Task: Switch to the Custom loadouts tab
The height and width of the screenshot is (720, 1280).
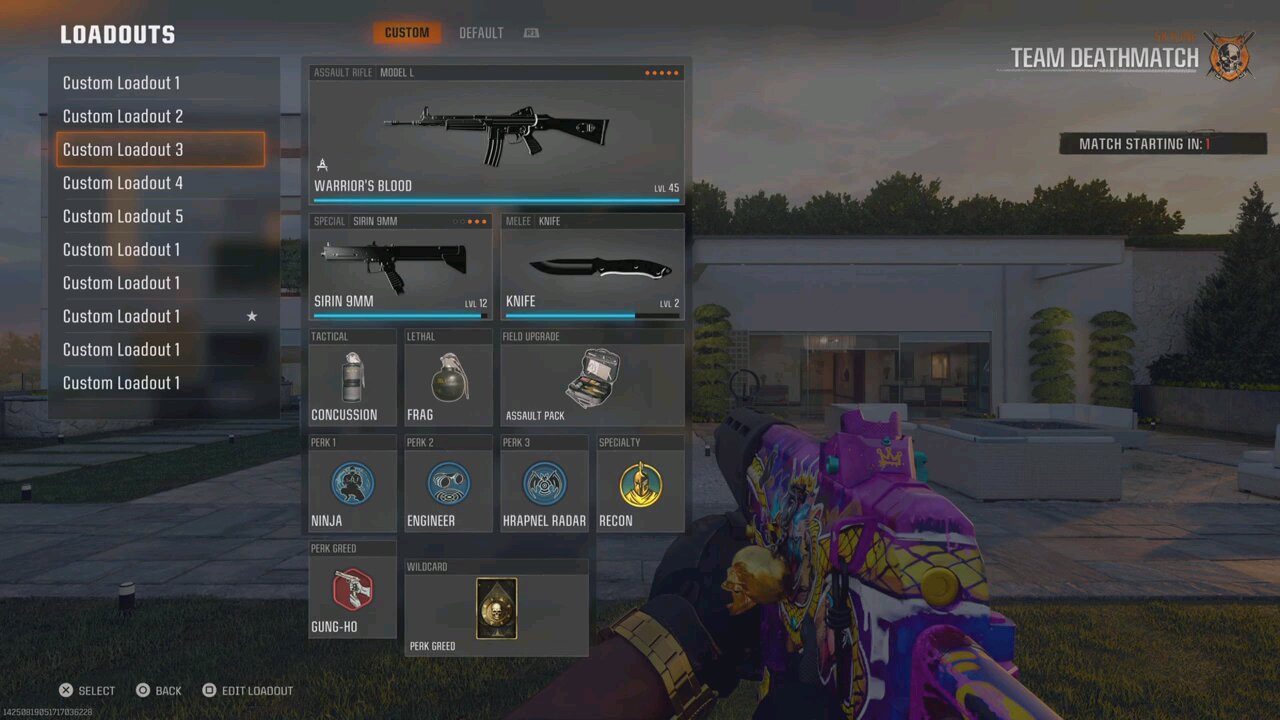Action: pyautogui.click(x=407, y=33)
